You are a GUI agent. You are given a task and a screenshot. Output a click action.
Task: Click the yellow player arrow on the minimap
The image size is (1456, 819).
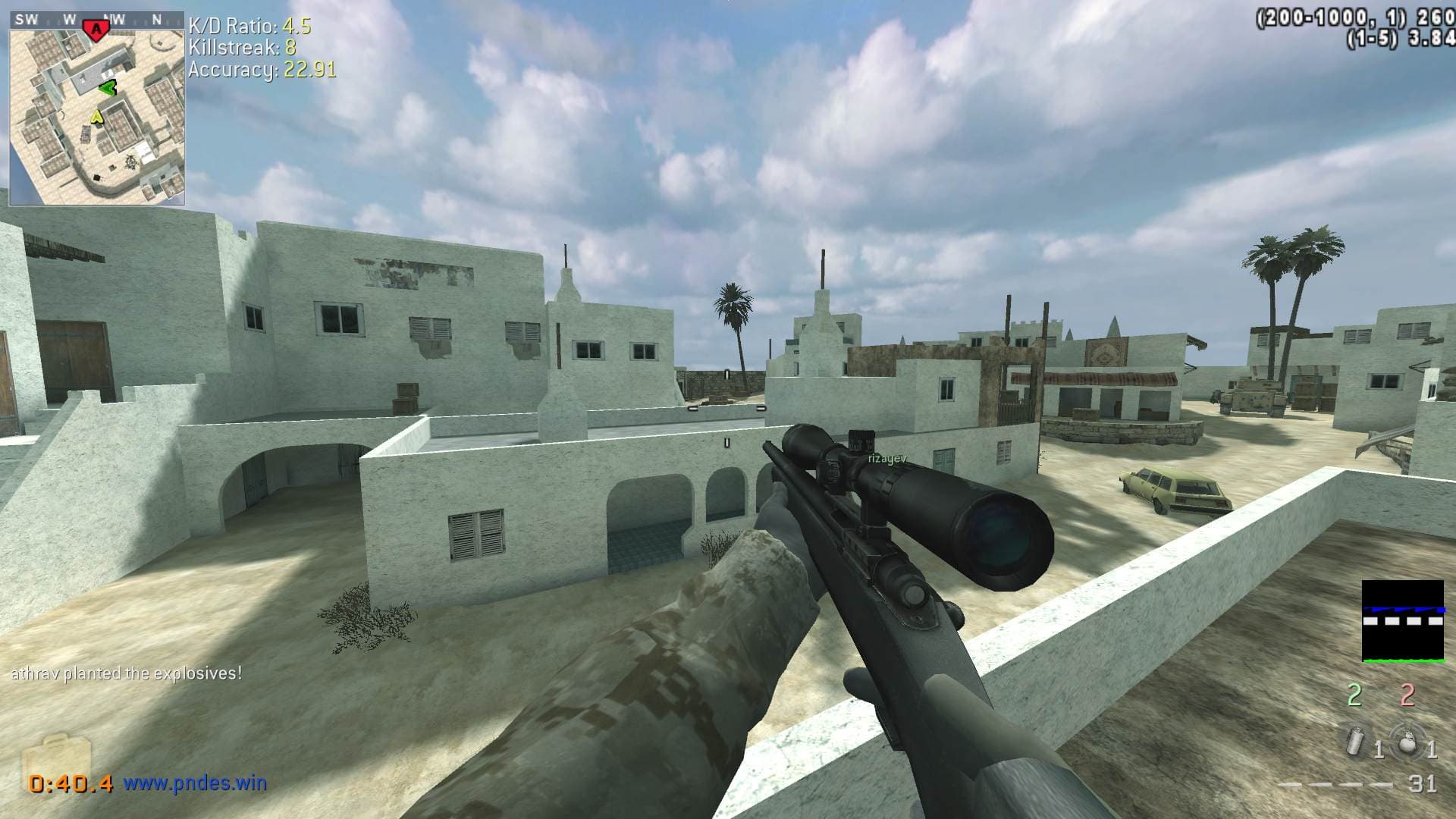97,116
